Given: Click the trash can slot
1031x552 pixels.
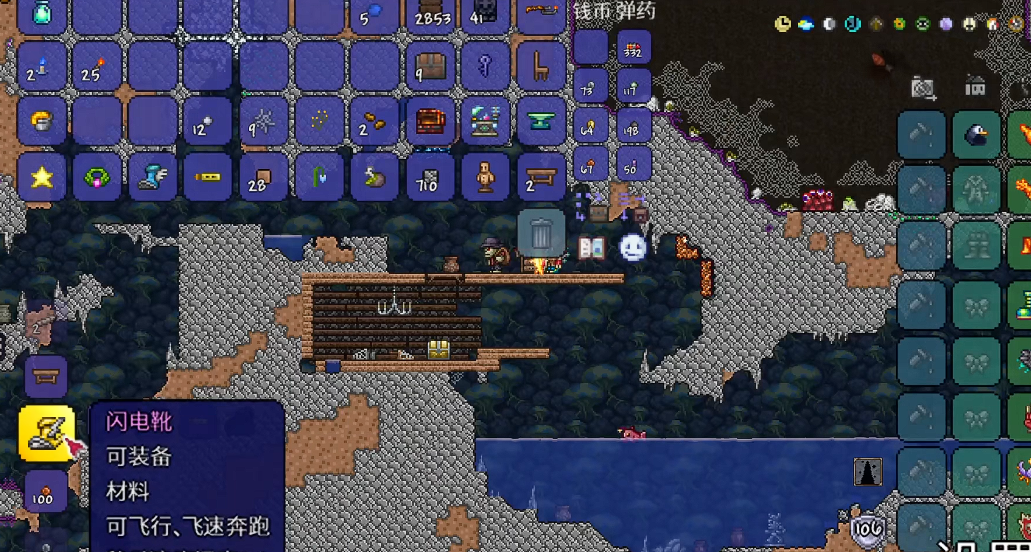Looking at the screenshot, I should tap(541, 235).
